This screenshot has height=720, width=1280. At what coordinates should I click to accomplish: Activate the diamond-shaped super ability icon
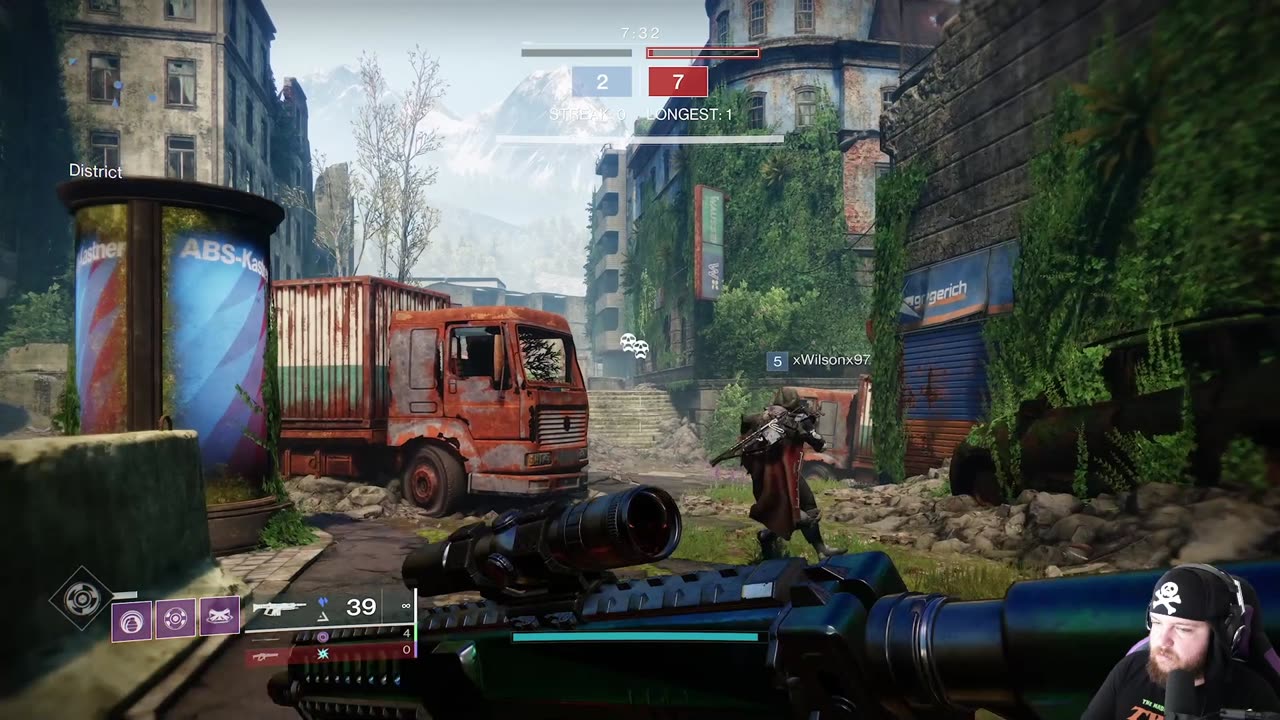click(81, 598)
